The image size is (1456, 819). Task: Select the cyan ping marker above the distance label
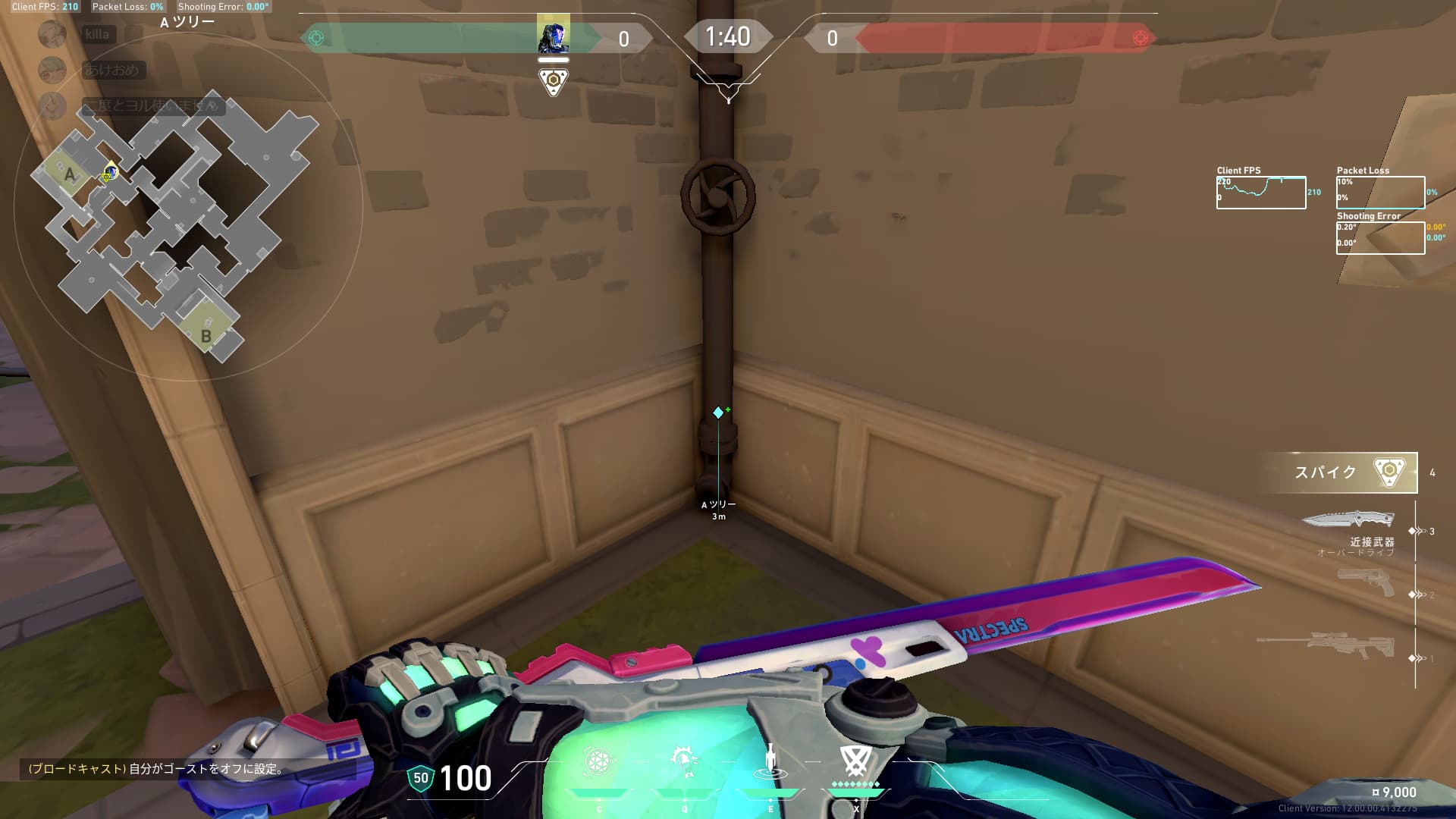718,413
